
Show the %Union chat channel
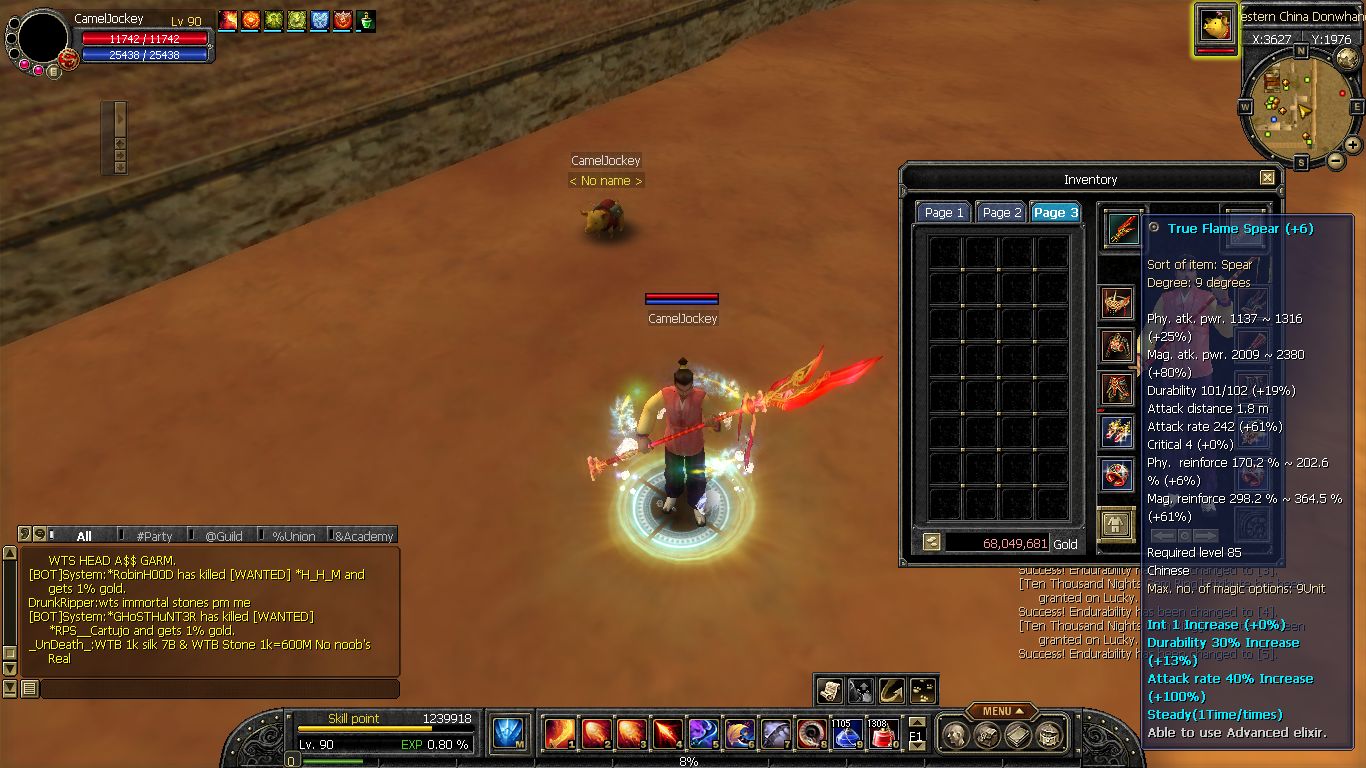point(294,536)
